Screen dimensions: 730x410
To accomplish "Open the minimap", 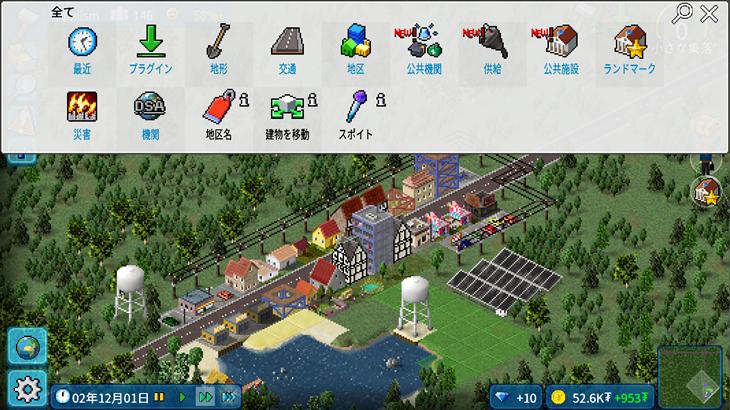I will tap(691, 376).
